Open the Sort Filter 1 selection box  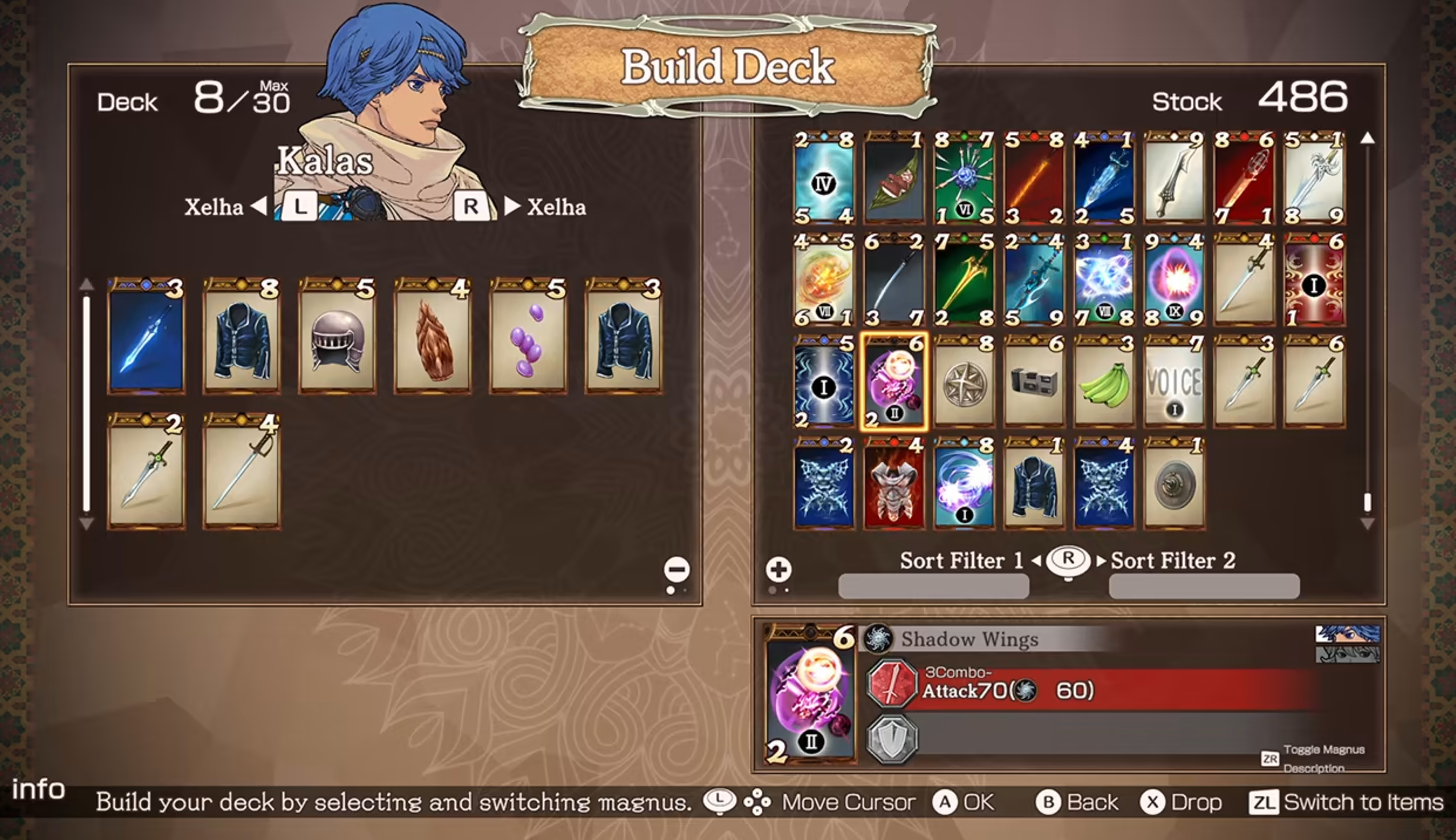(x=933, y=586)
